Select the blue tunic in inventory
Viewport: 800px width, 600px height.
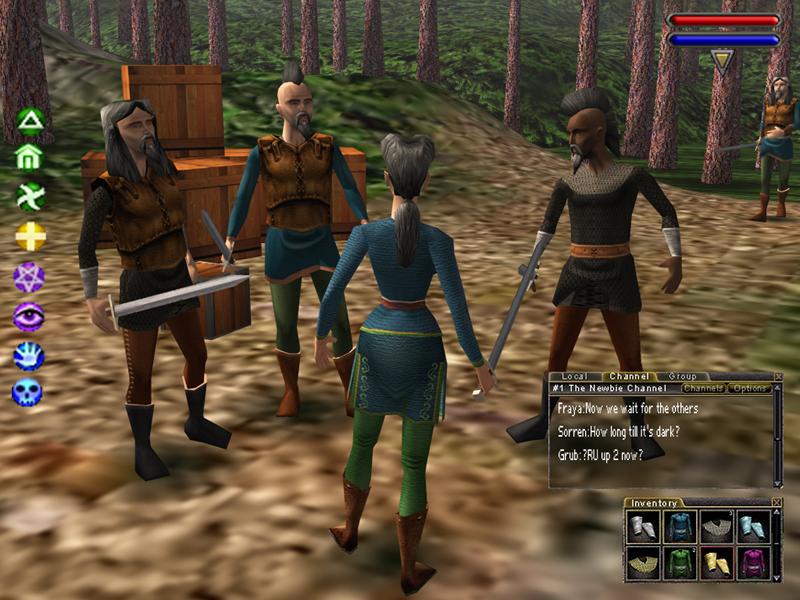pyautogui.click(x=679, y=527)
